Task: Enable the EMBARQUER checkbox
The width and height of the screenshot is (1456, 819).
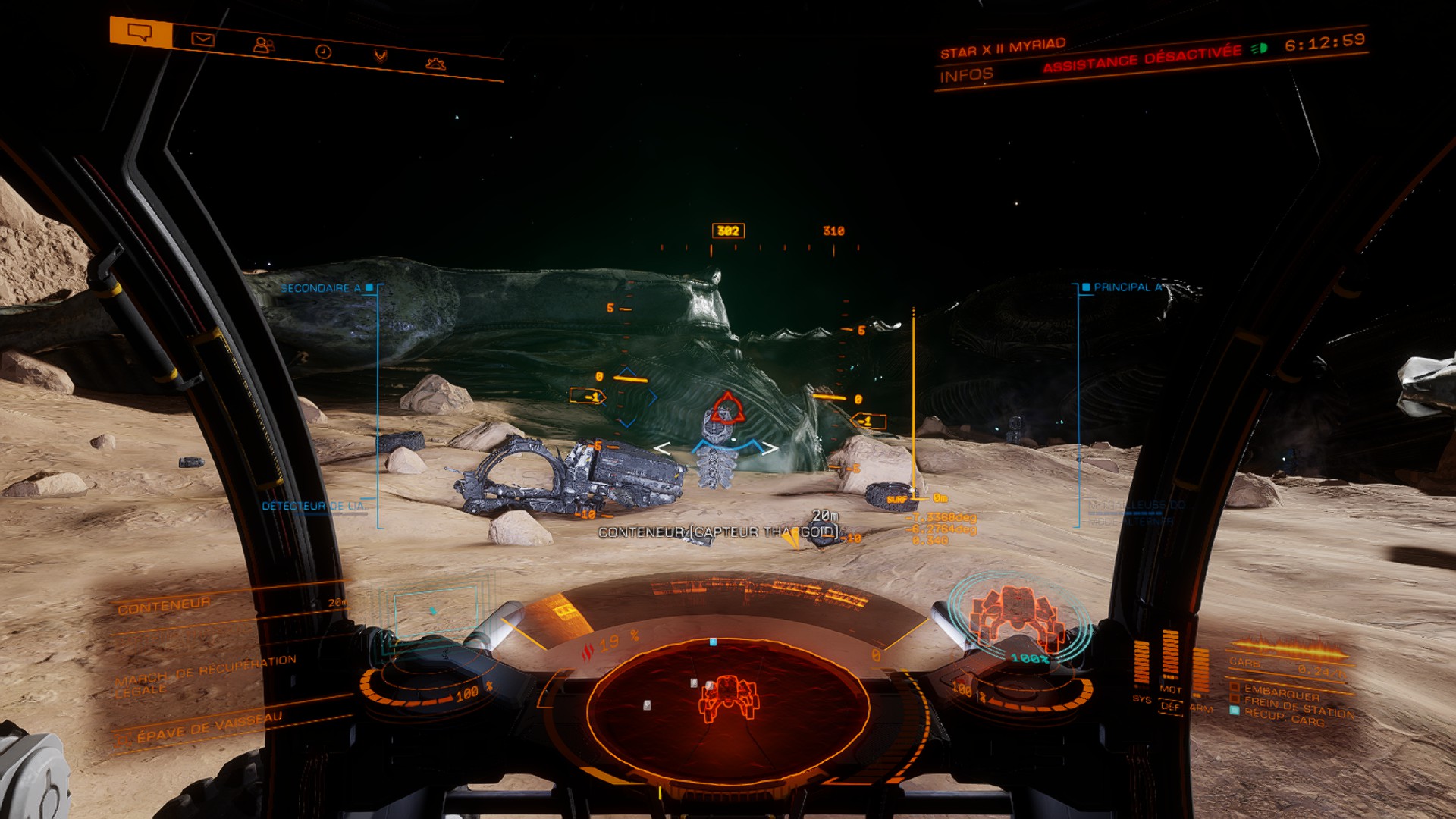Action: 1235,687
